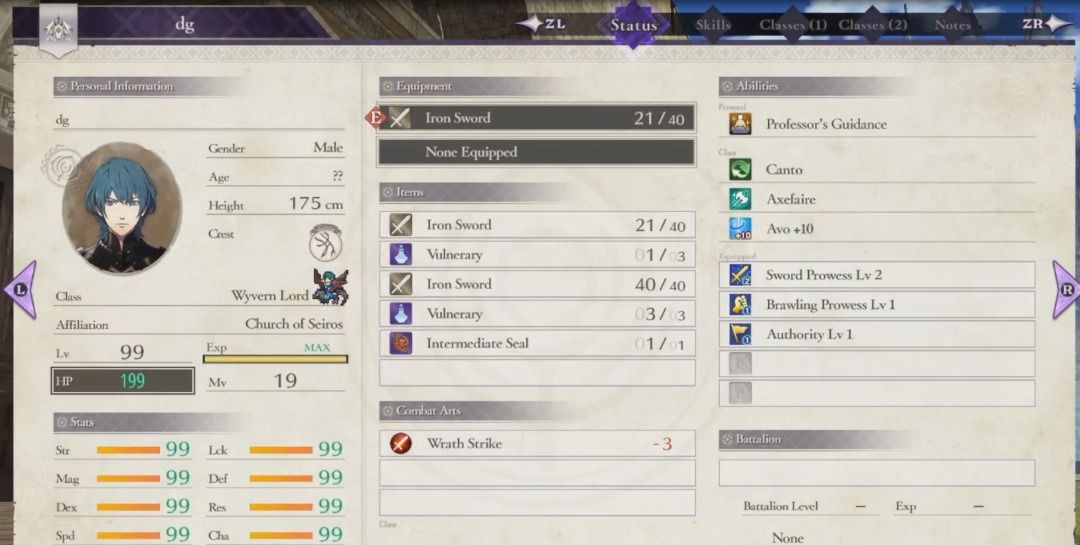
Task: Select Professor's Guidance ability
Action: click(x=876, y=124)
